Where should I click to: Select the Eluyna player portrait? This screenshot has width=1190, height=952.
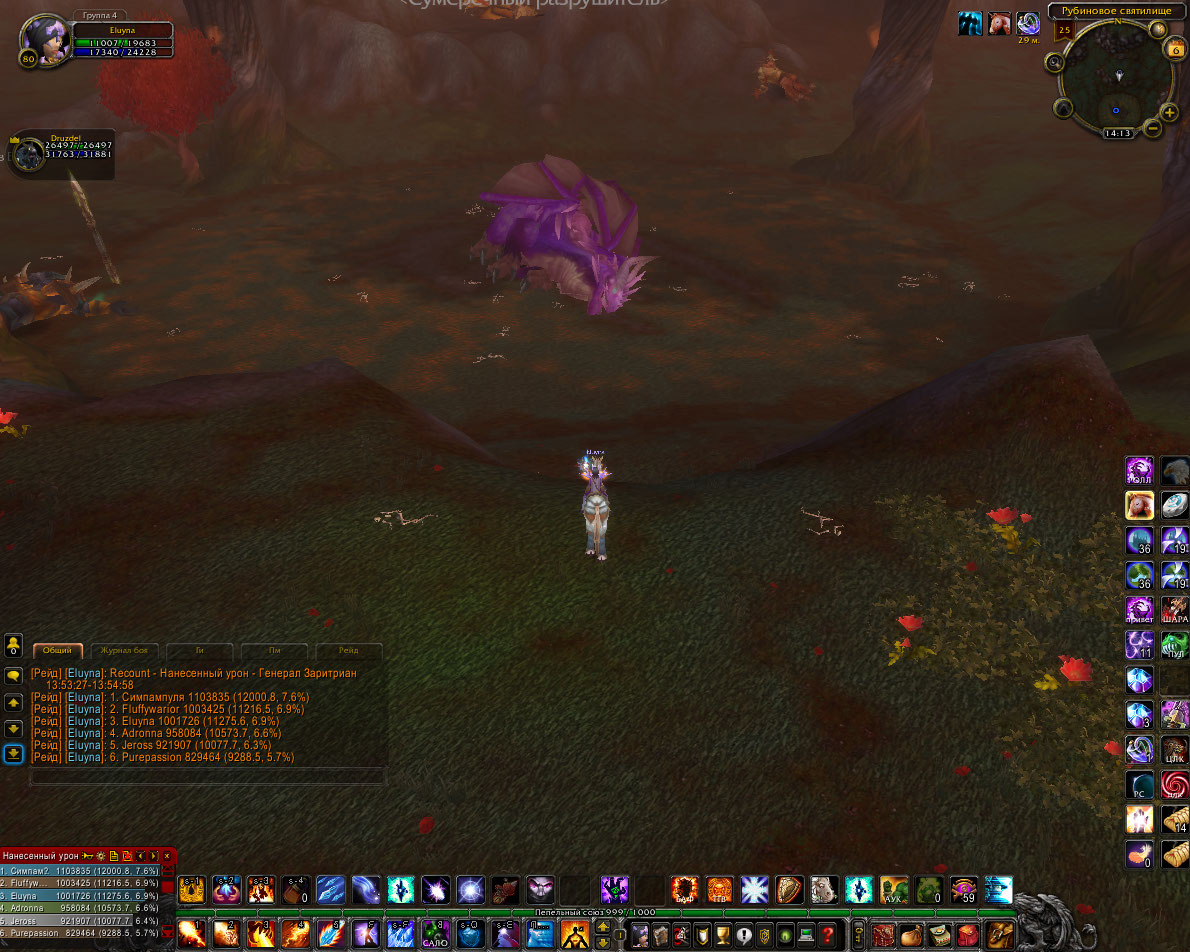pyautogui.click(x=43, y=40)
